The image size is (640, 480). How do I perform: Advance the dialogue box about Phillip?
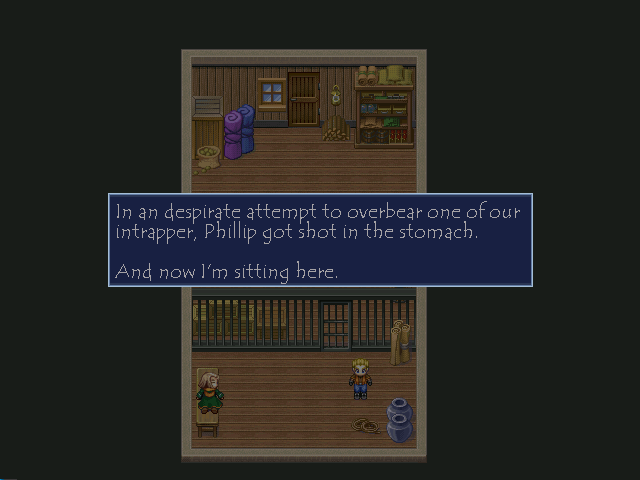pyautogui.click(x=320, y=240)
